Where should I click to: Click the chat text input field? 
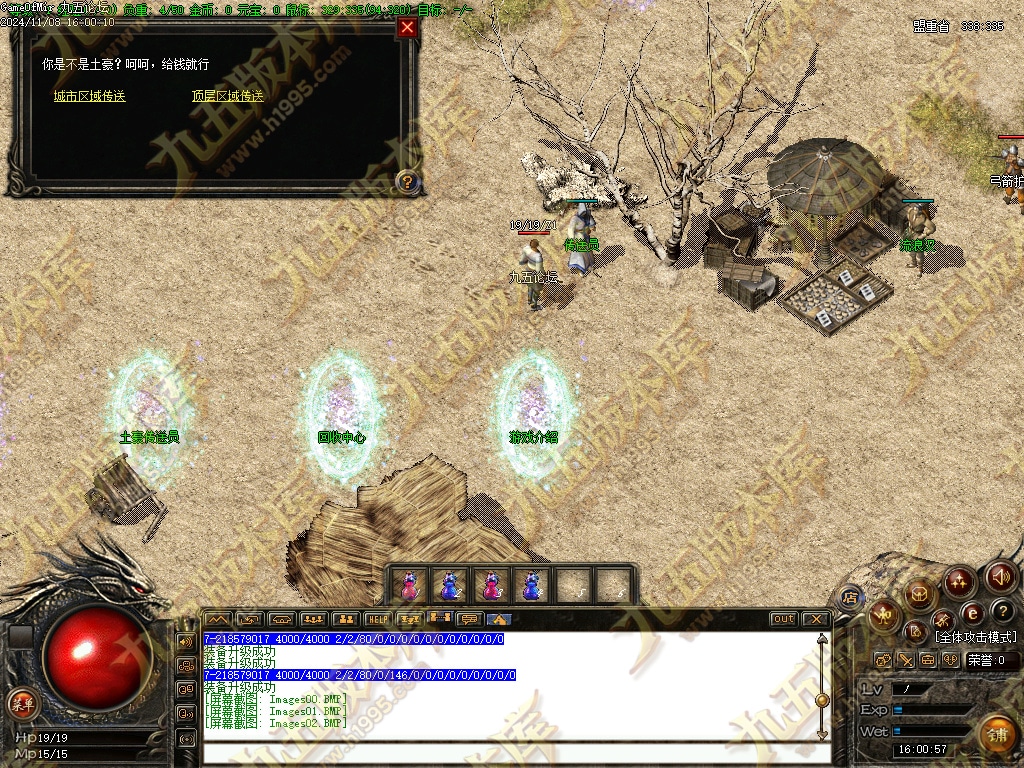coord(510,752)
